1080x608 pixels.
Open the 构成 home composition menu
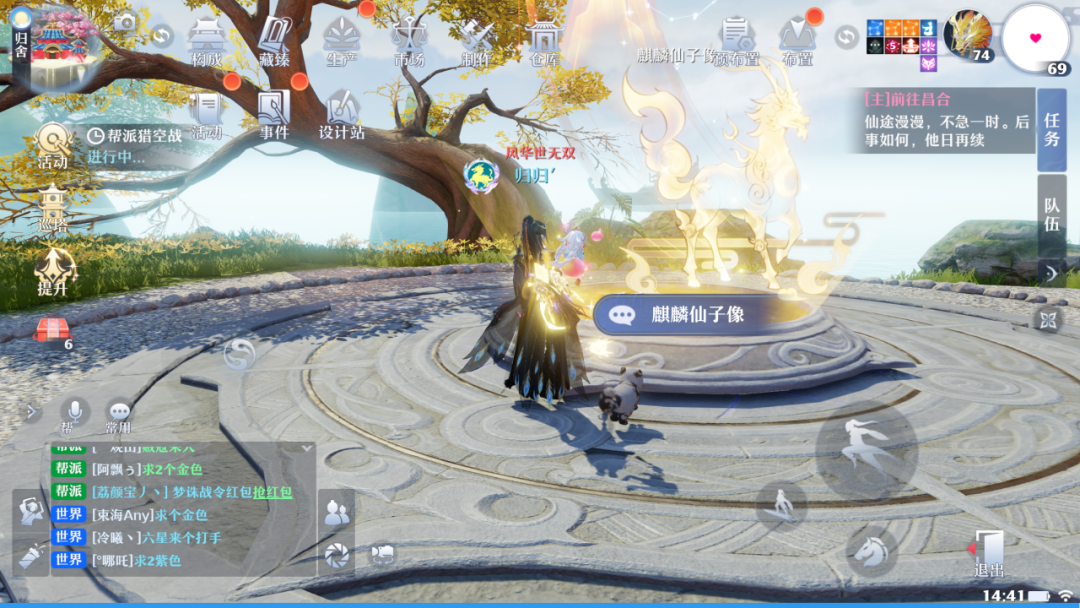point(205,42)
